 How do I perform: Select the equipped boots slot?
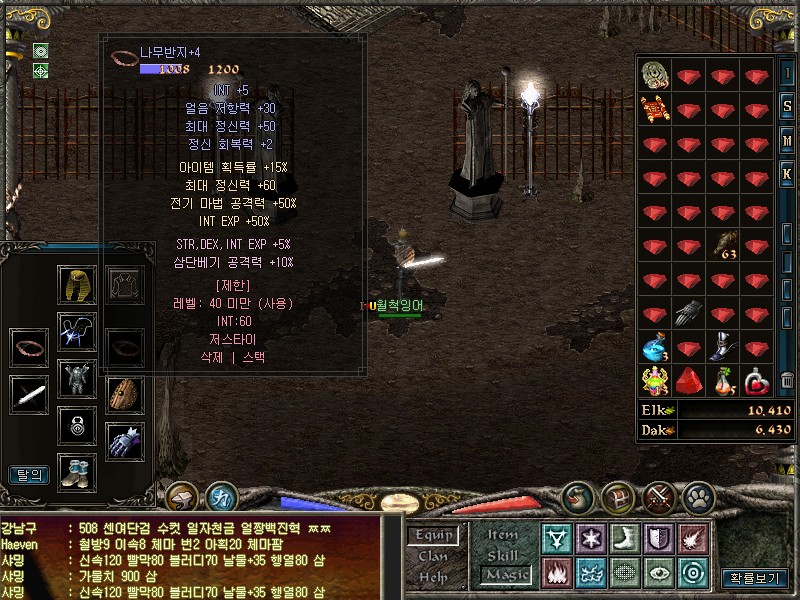[76, 471]
